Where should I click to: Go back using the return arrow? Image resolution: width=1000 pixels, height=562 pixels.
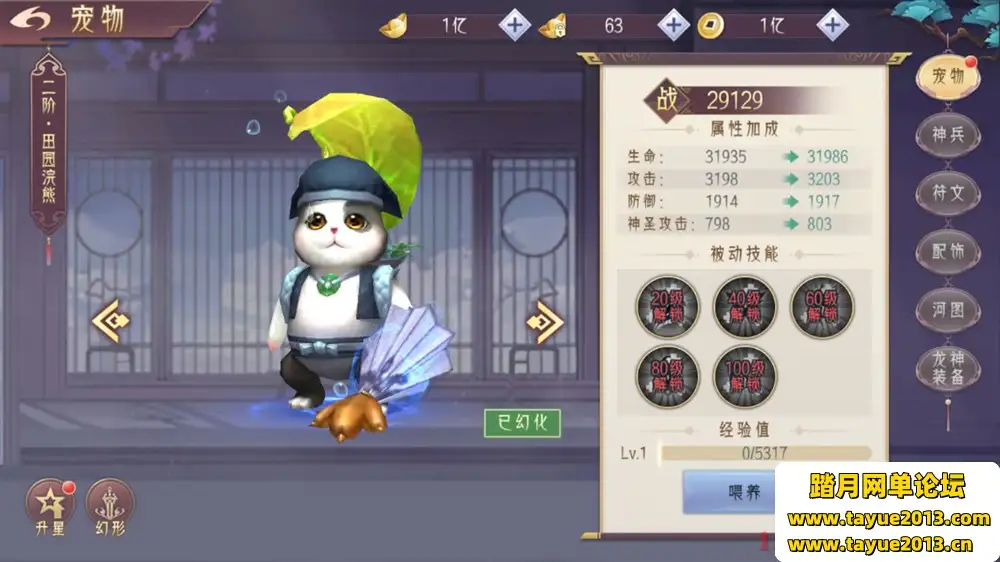[x=32, y=20]
